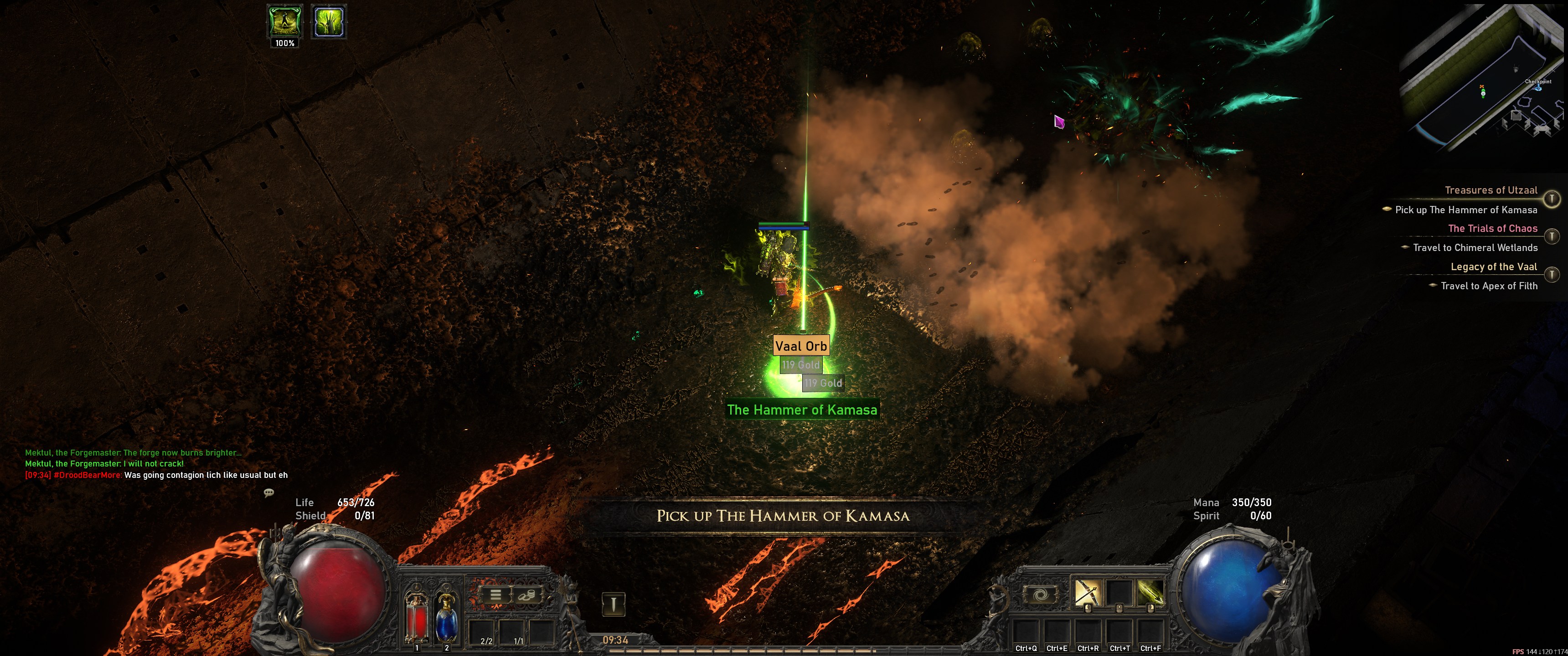The height and width of the screenshot is (656, 1568).
Task: Open the three-line menu button
Action: click(495, 594)
